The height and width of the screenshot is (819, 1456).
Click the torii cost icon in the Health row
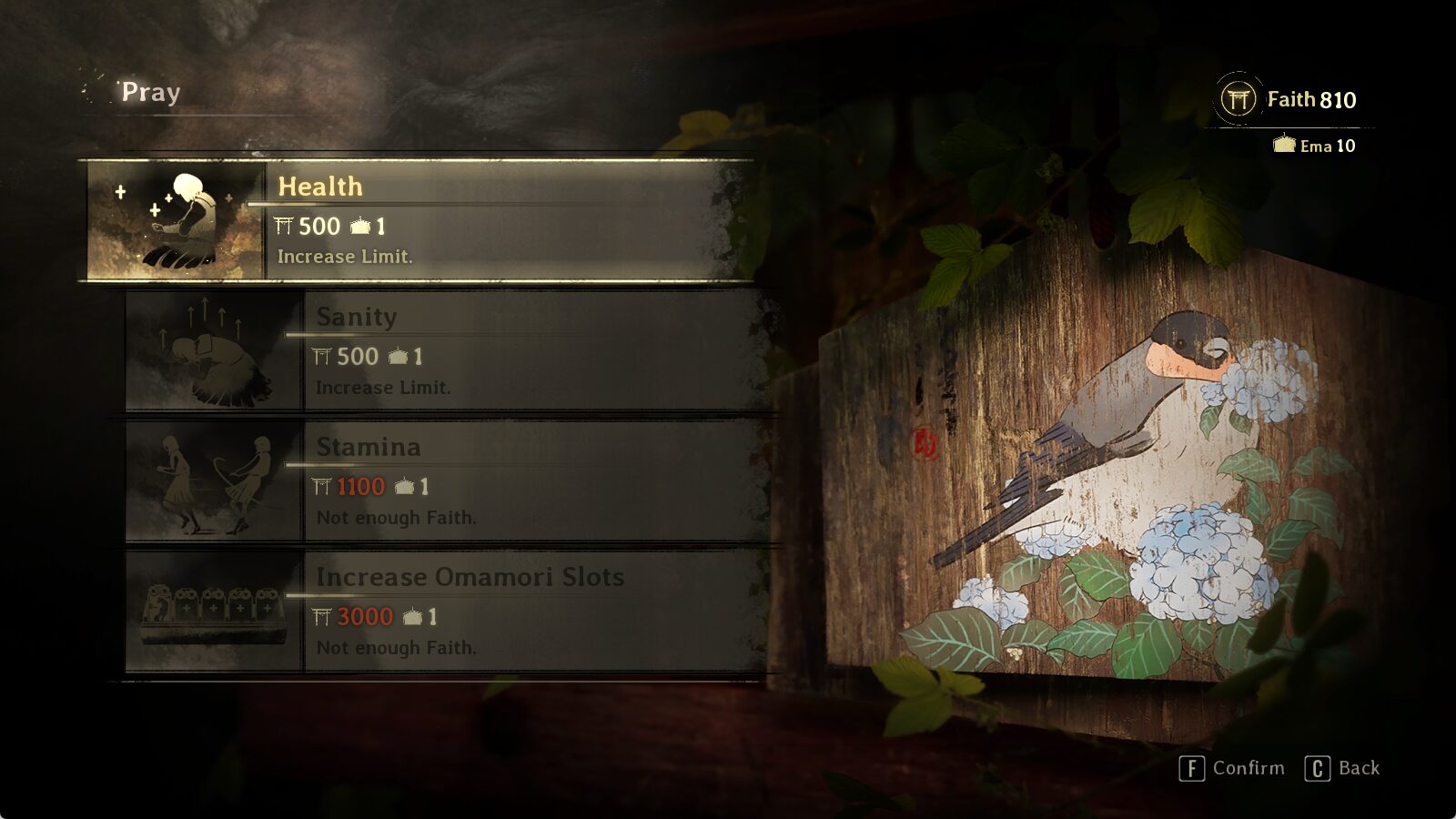(285, 226)
